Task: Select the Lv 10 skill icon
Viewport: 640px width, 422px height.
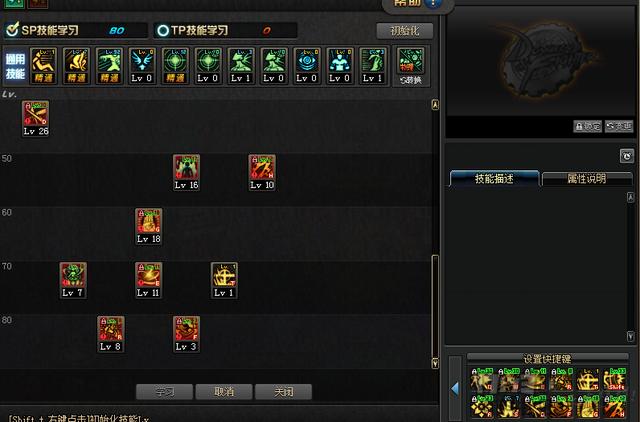Action: 262,169
